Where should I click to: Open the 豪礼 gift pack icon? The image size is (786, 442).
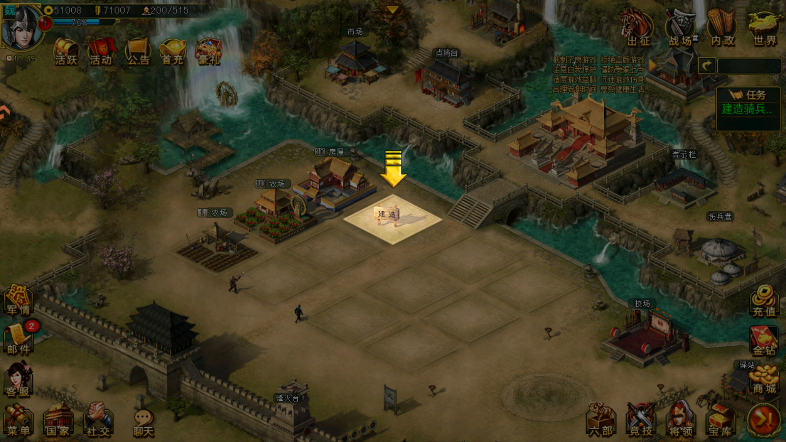click(209, 51)
